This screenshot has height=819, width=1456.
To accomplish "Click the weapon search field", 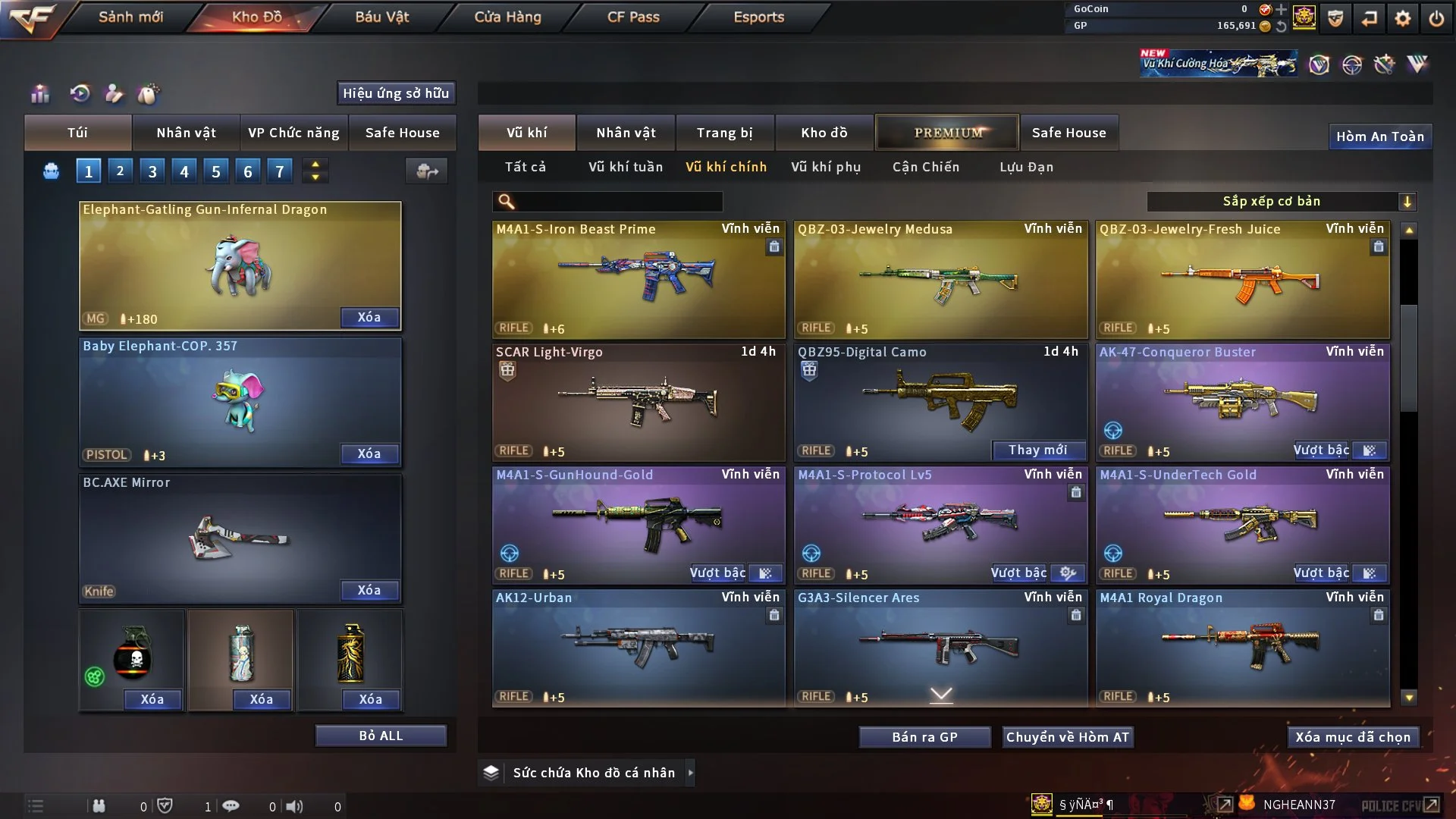I will 618,202.
